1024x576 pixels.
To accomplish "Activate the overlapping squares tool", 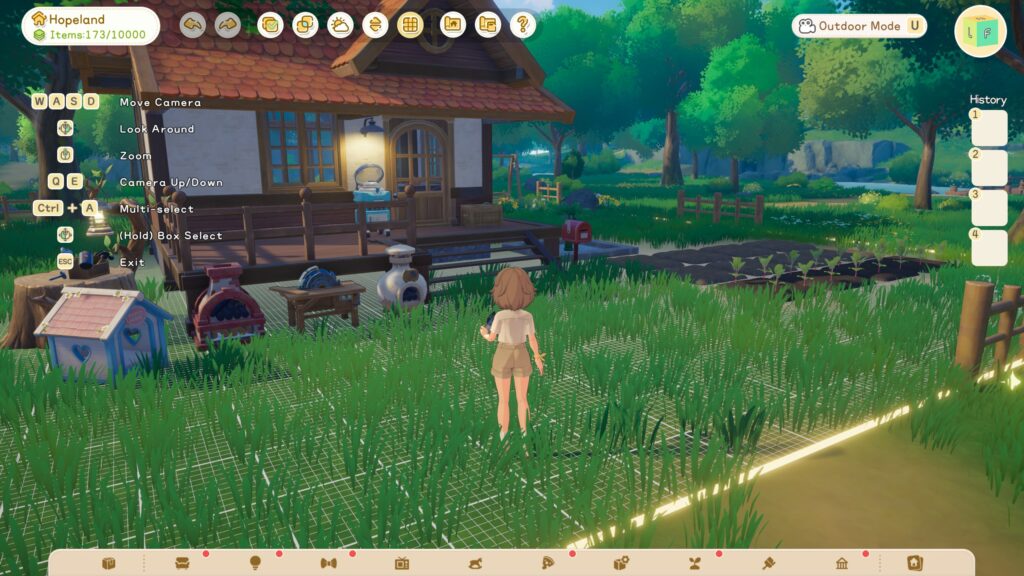I will (305, 25).
